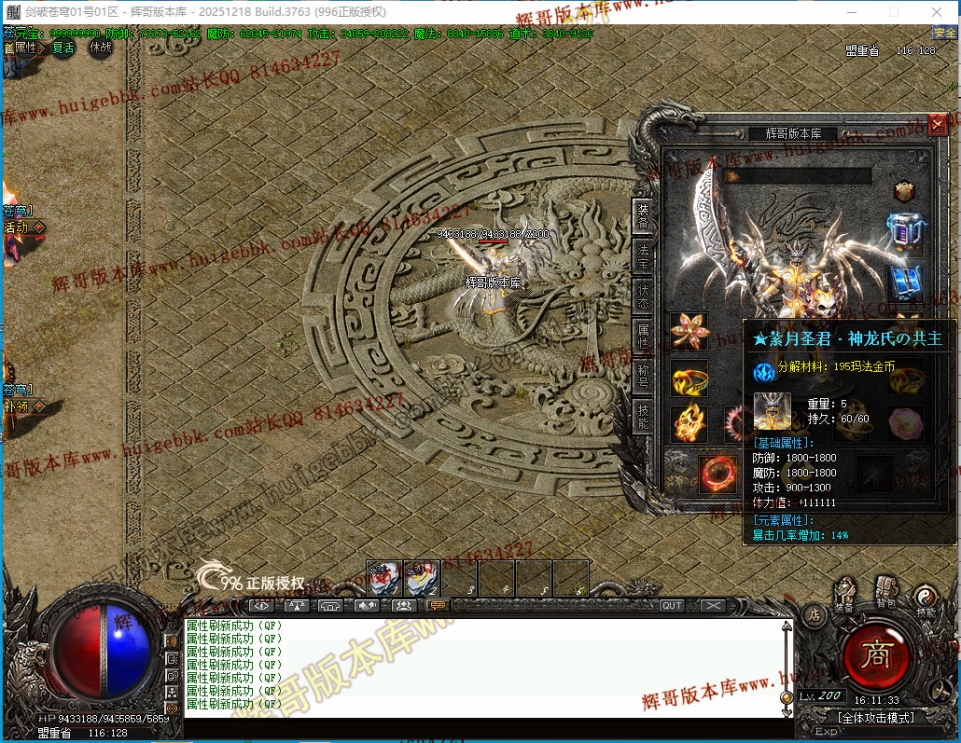The width and height of the screenshot is (961, 743).
Task: Maximize the game window
Action: click(x=894, y=11)
